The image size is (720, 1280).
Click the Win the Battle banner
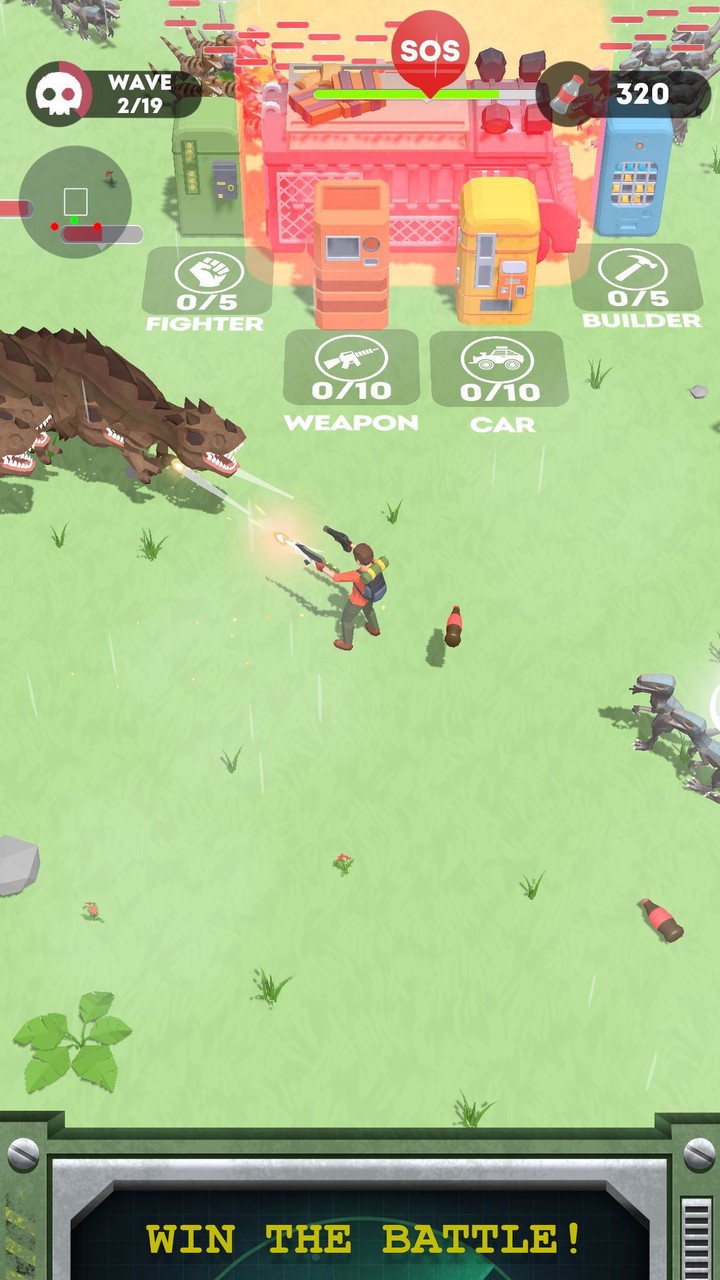point(364,1238)
